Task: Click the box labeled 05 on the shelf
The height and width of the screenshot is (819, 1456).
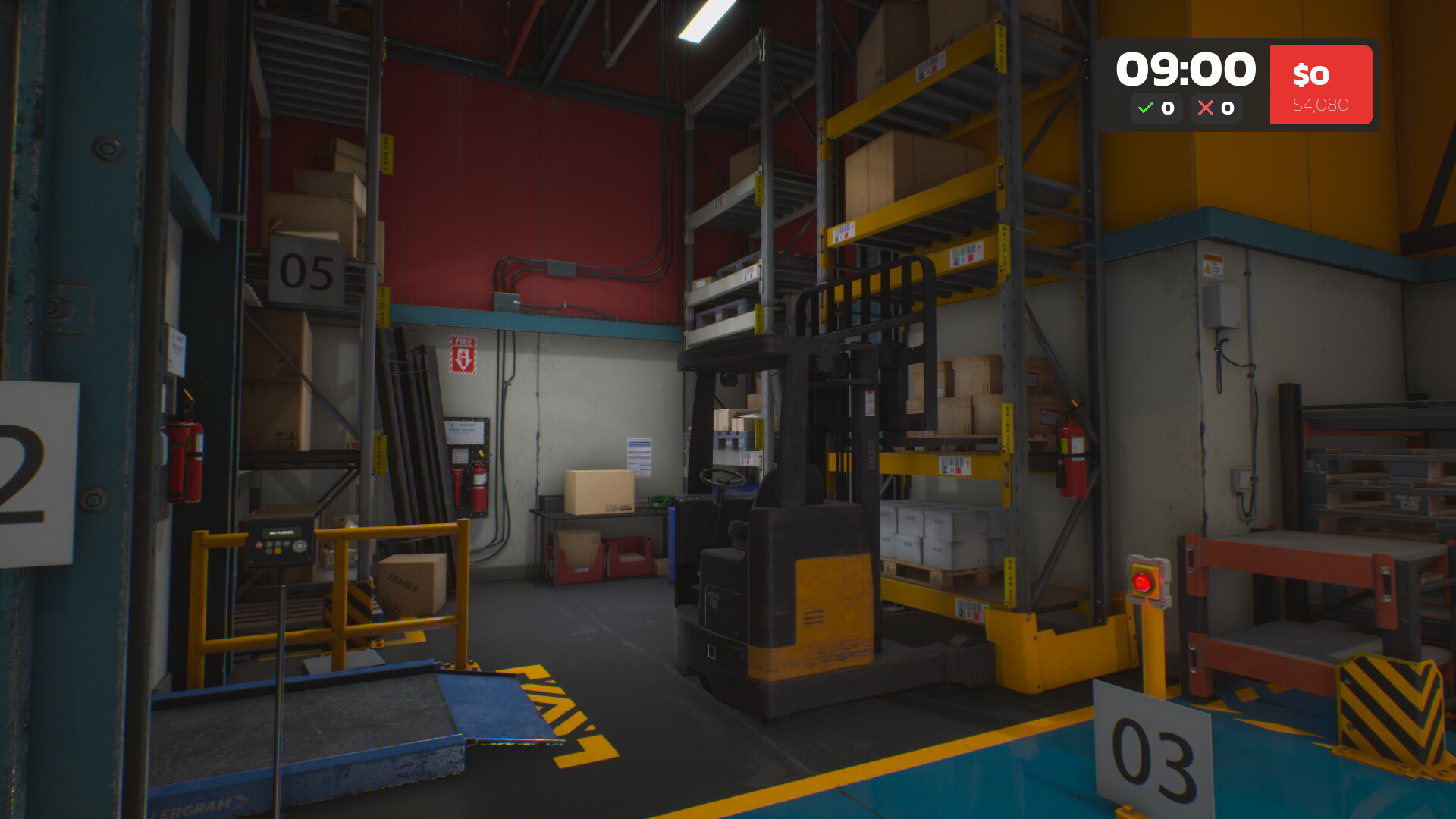Action: coord(308,271)
